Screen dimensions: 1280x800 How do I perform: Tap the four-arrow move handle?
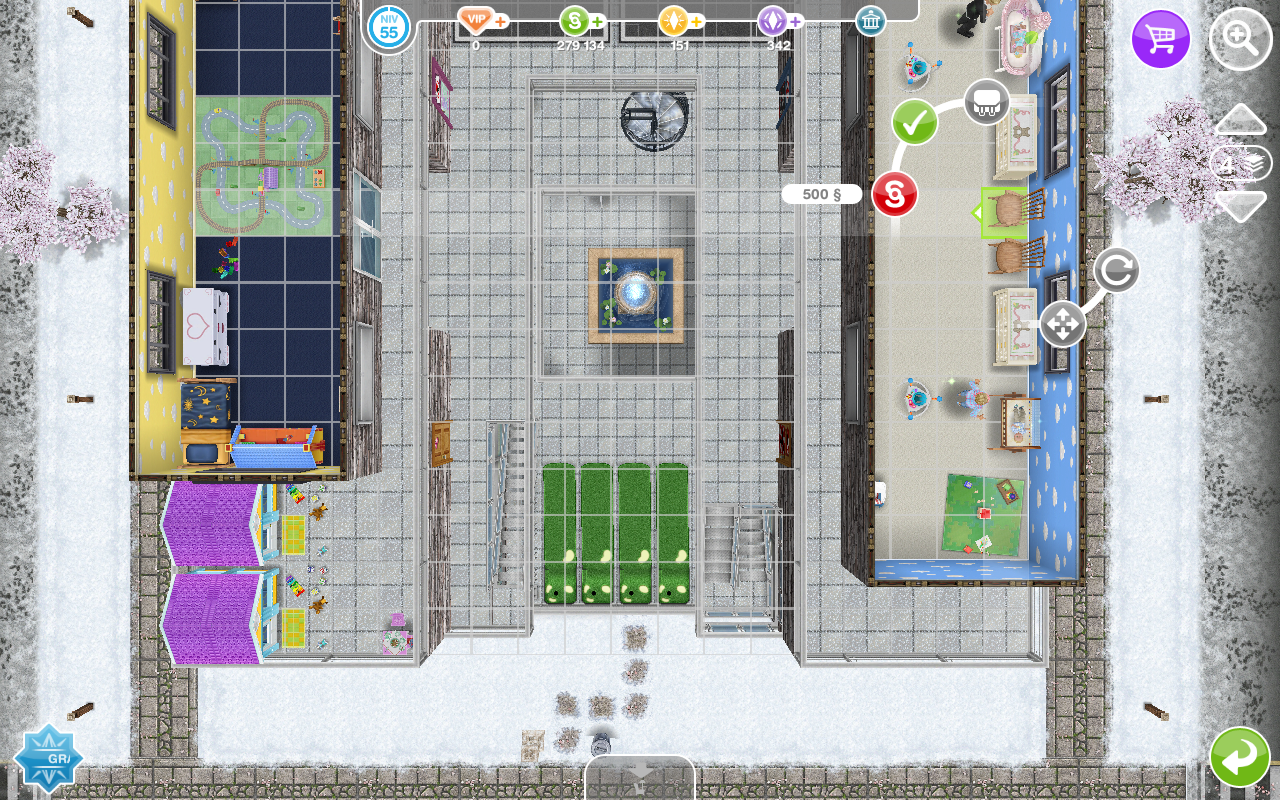[x=1062, y=324]
